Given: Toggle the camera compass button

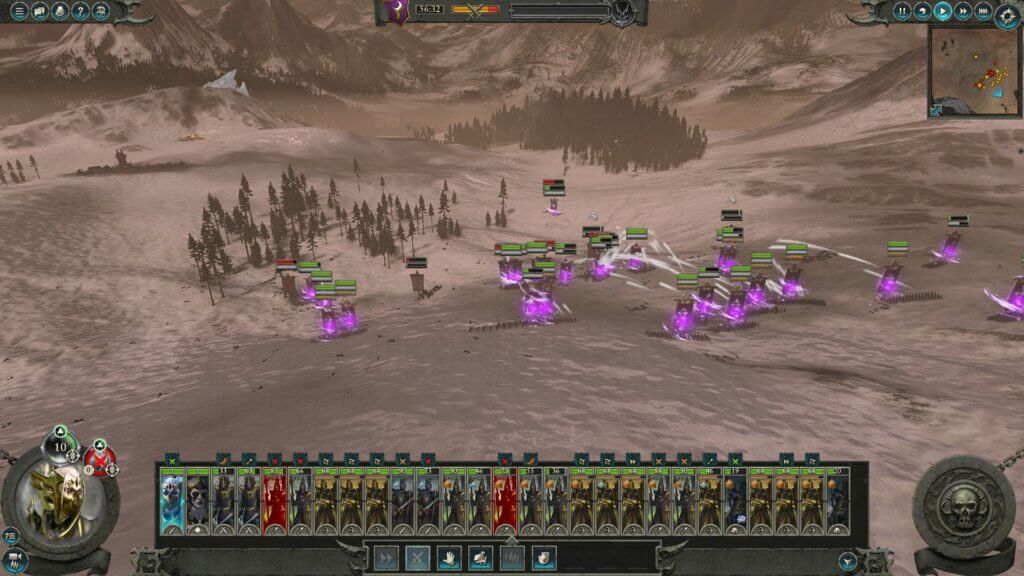Looking at the screenshot, I should click(x=1007, y=15).
